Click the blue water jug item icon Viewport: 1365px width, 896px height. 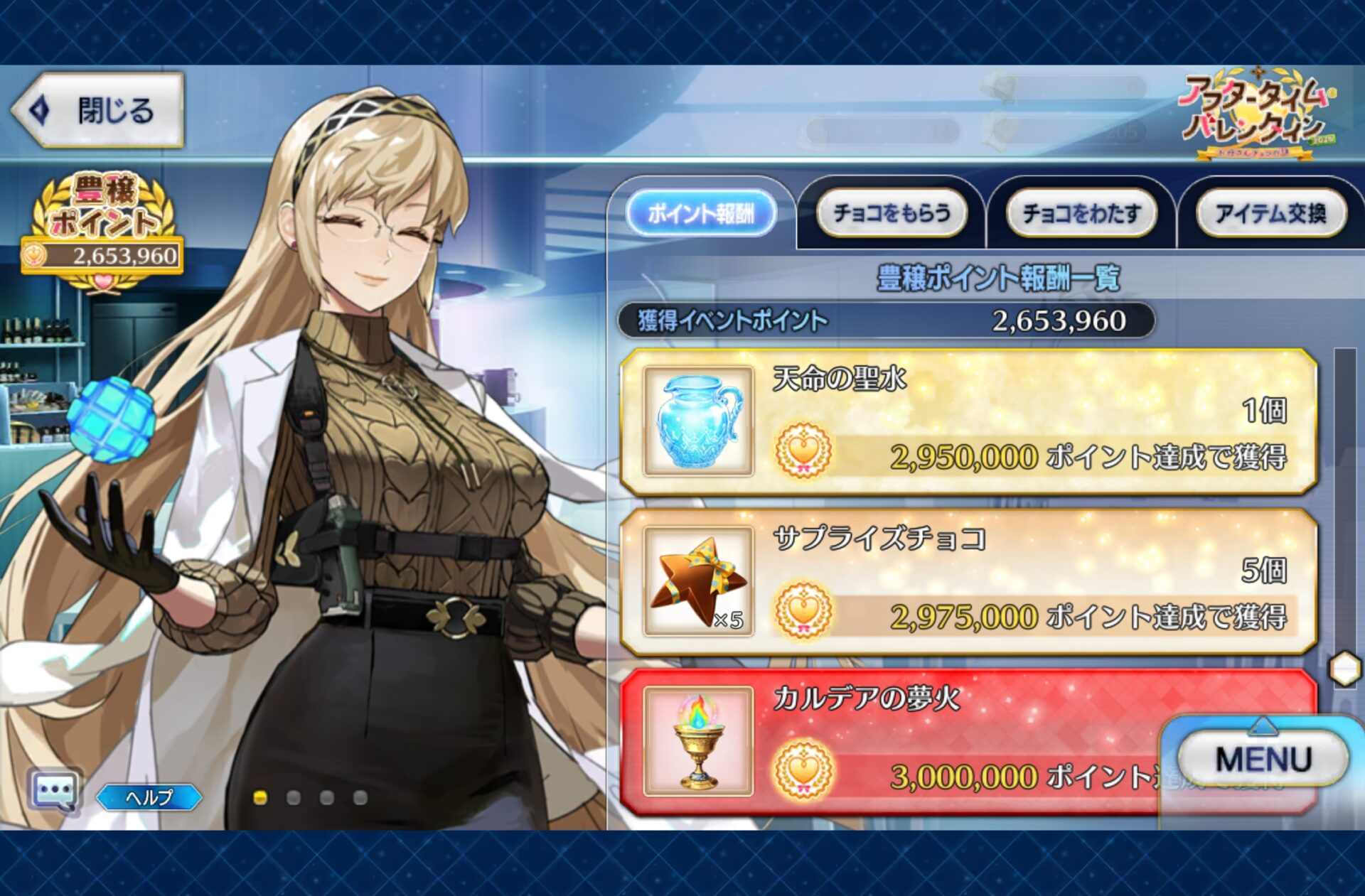pyautogui.click(x=698, y=422)
